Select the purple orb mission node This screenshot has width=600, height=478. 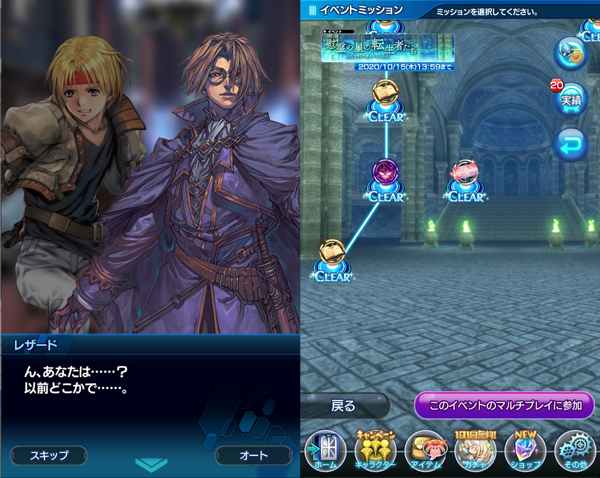[x=386, y=176]
